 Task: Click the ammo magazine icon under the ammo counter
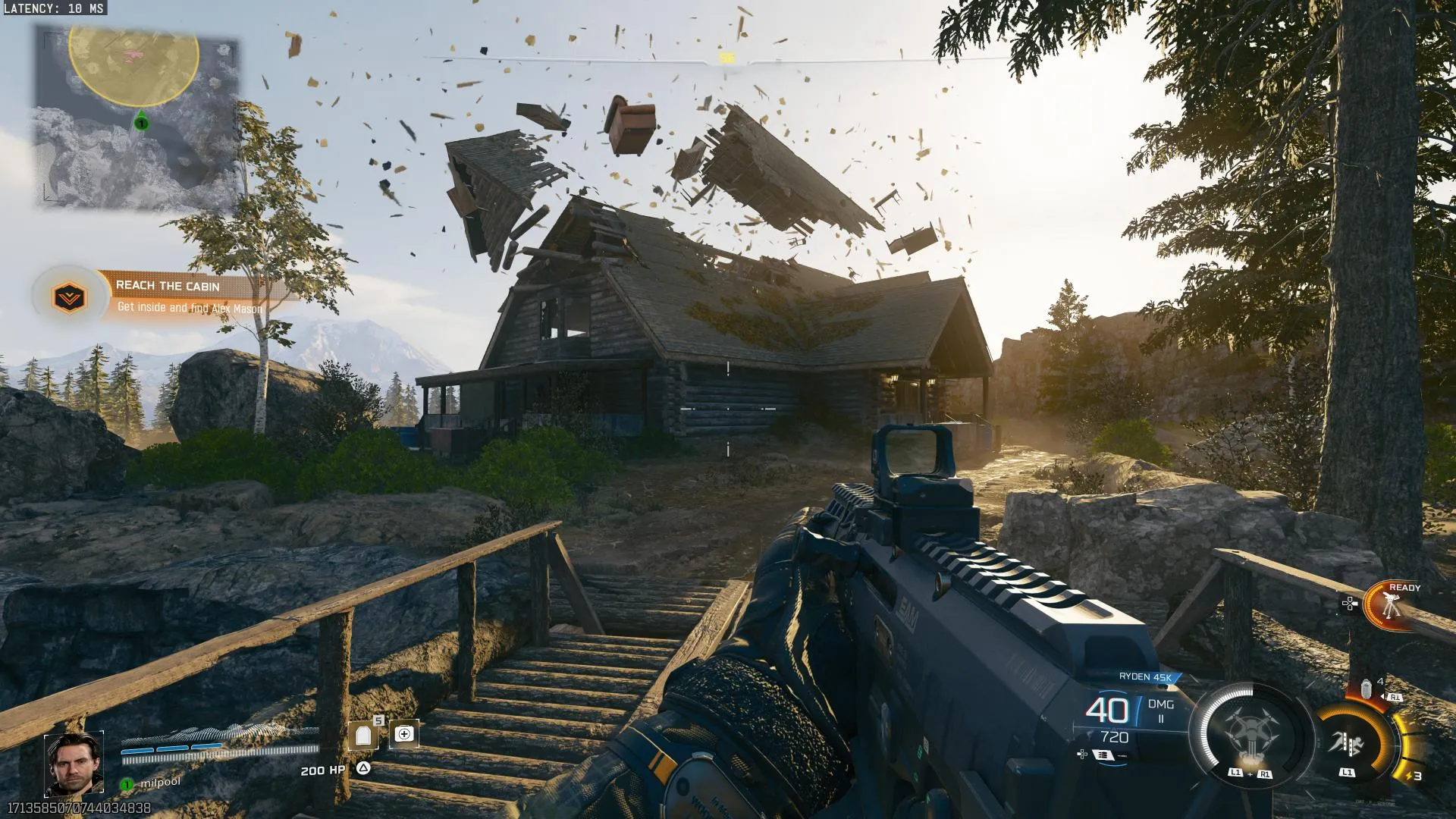point(1103,755)
